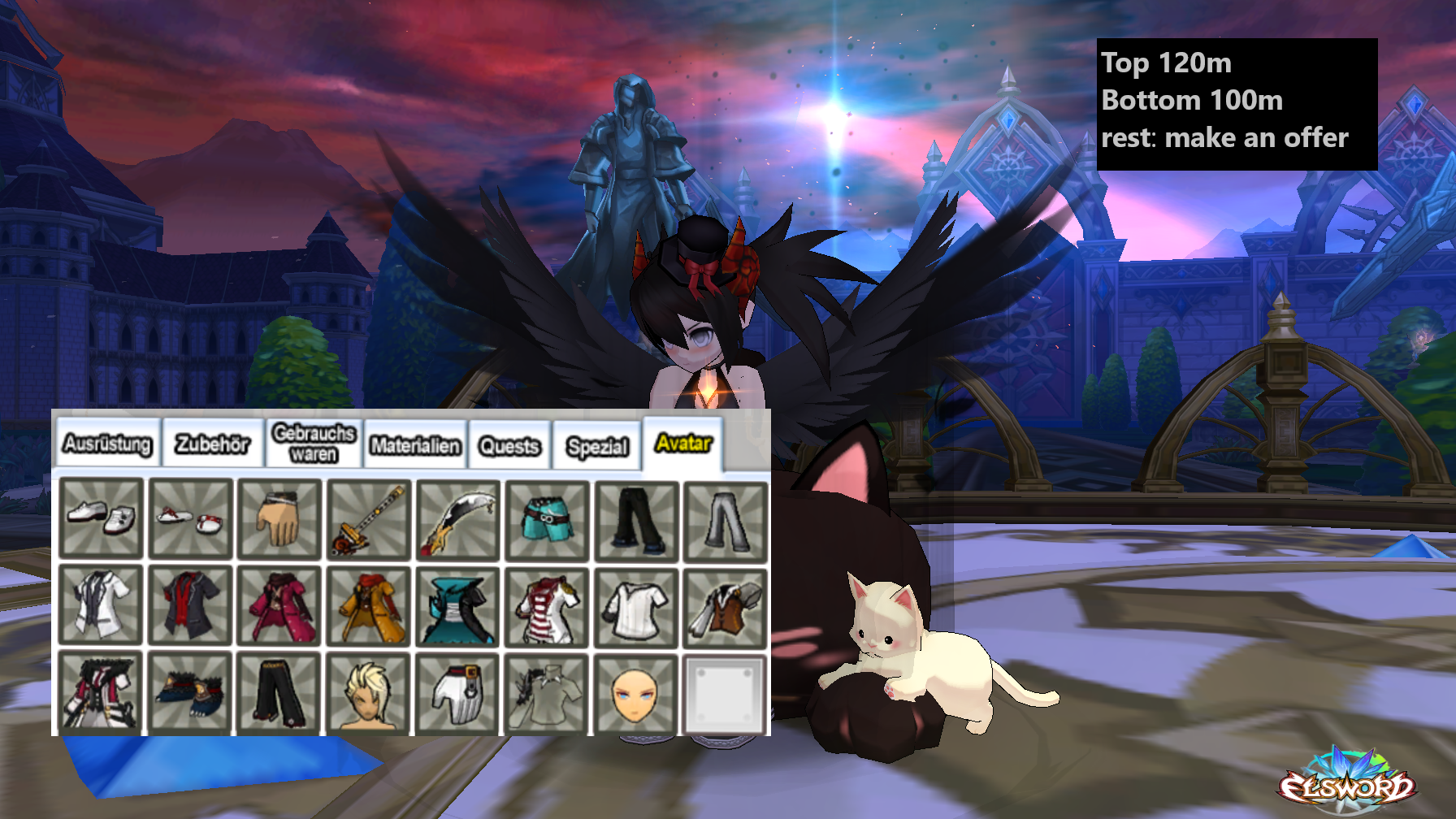The image size is (1456, 819).
Task: Open the Spezial inventory tab
Action: click(597, 447)
